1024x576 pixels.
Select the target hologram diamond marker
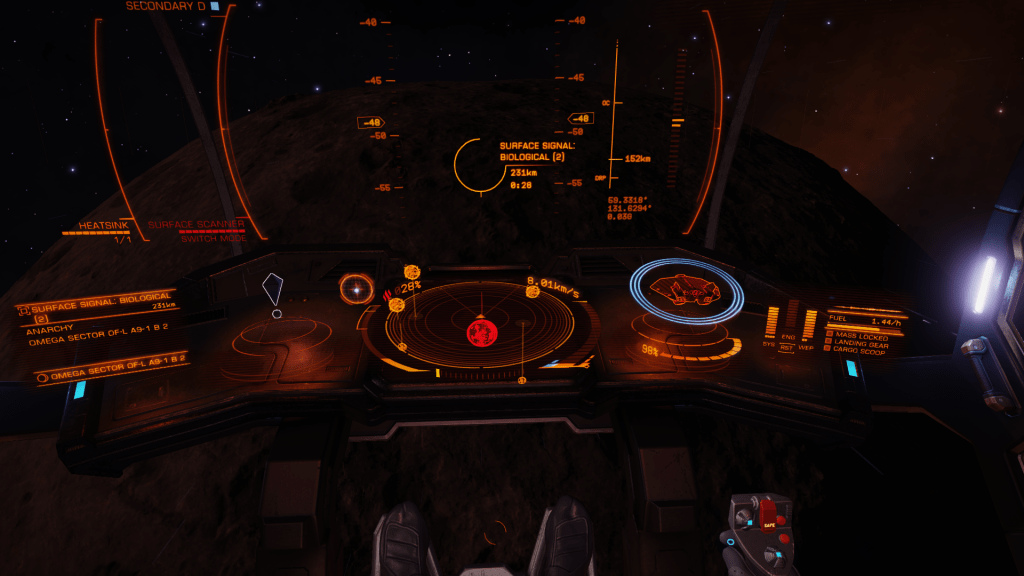(x=273, y=290)
